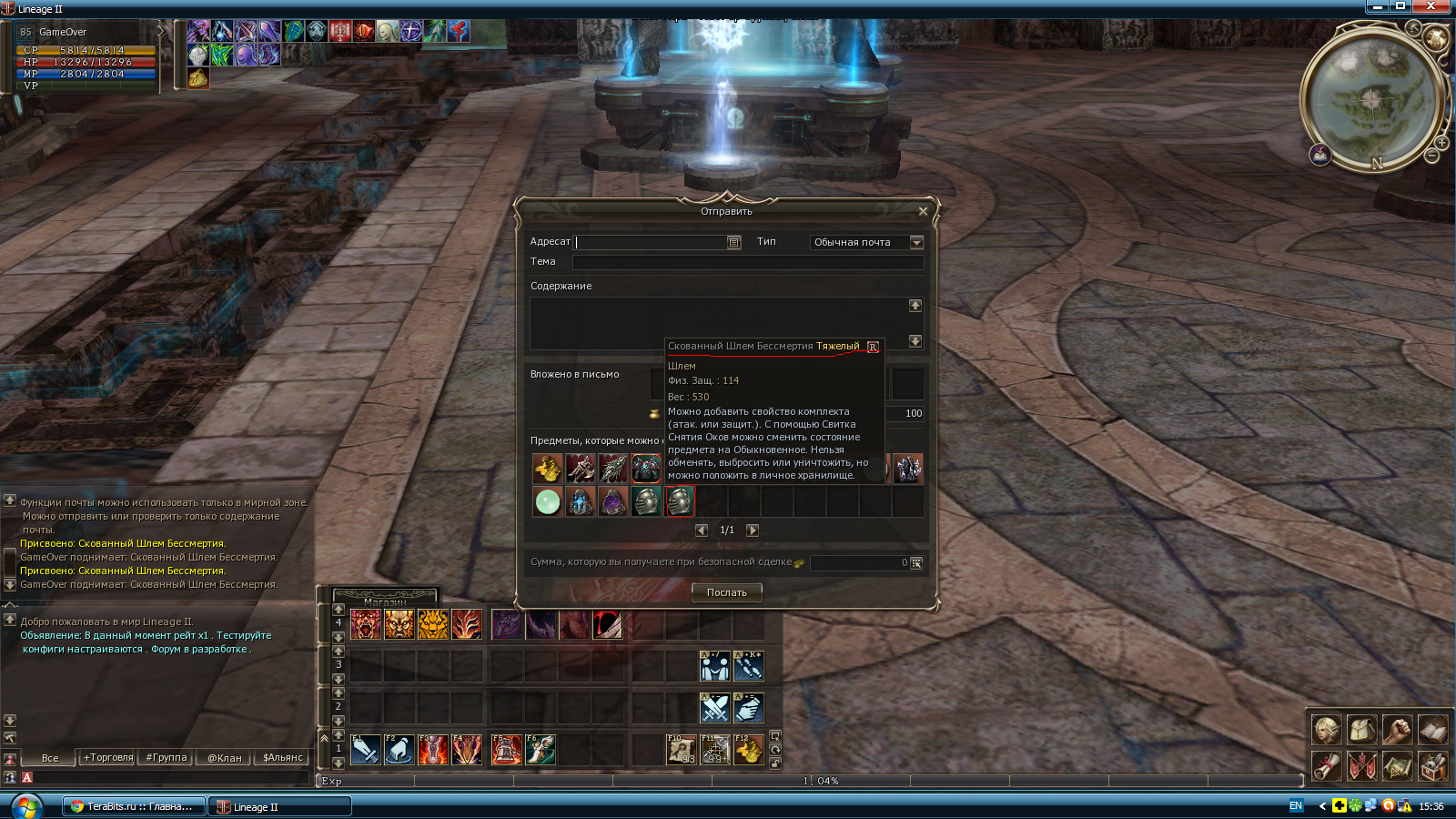The width and height of the screenshot is (1456, 819).
Task: Focus the Адресат recipient field
Action: point(651,242)
